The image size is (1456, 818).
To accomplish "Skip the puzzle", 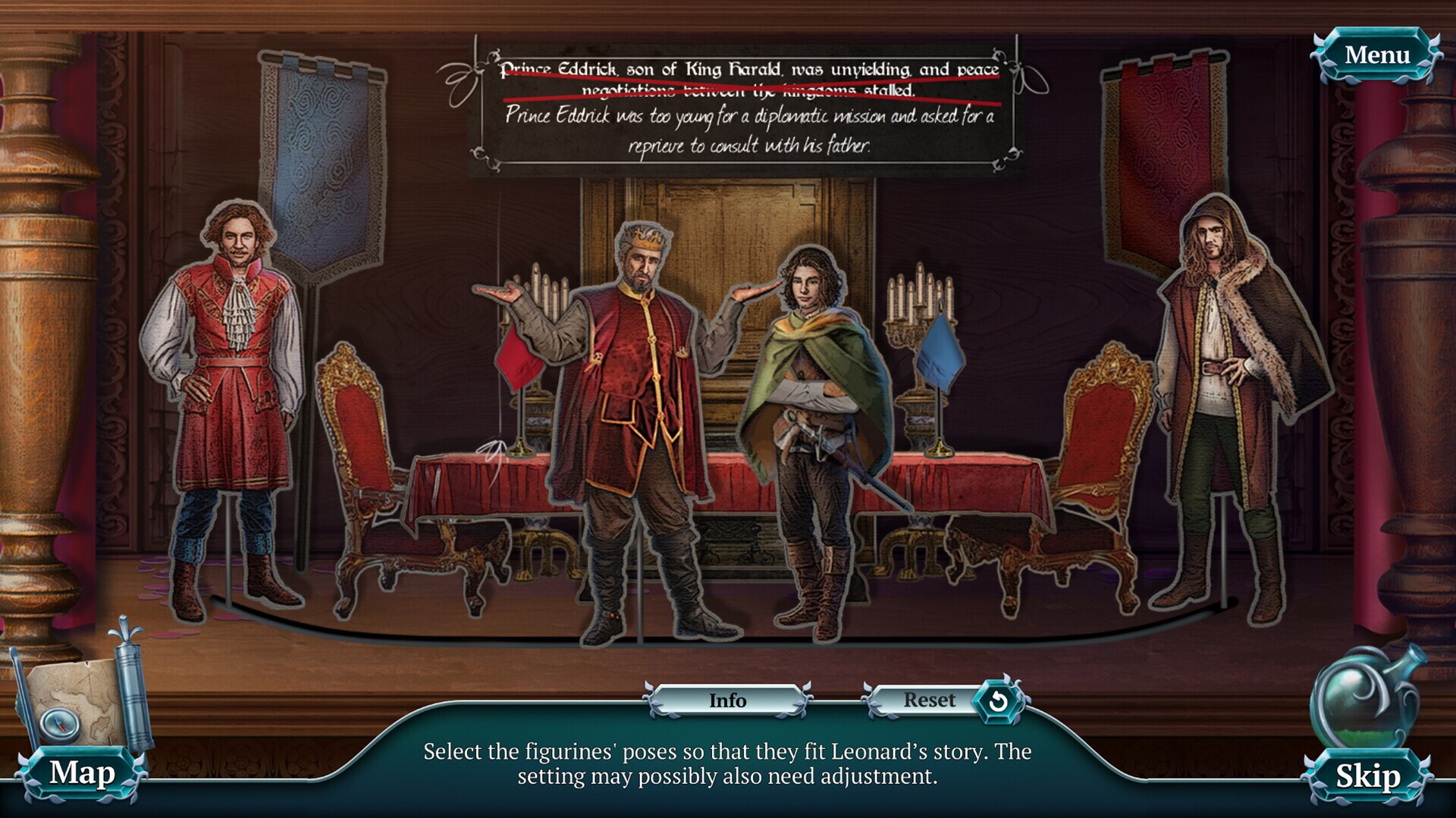I will (x=1367, y=776).
